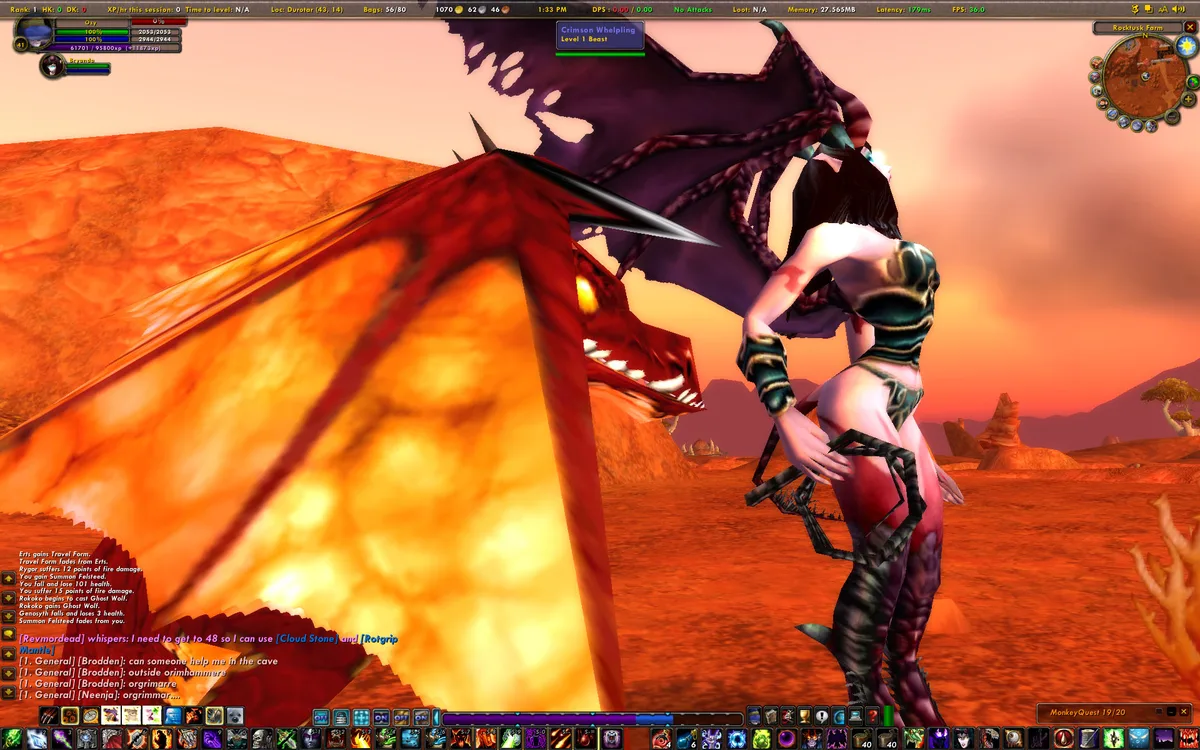Click the sun day-night indicator on minimap
1200x750 pixels.
pos(1187,45)
